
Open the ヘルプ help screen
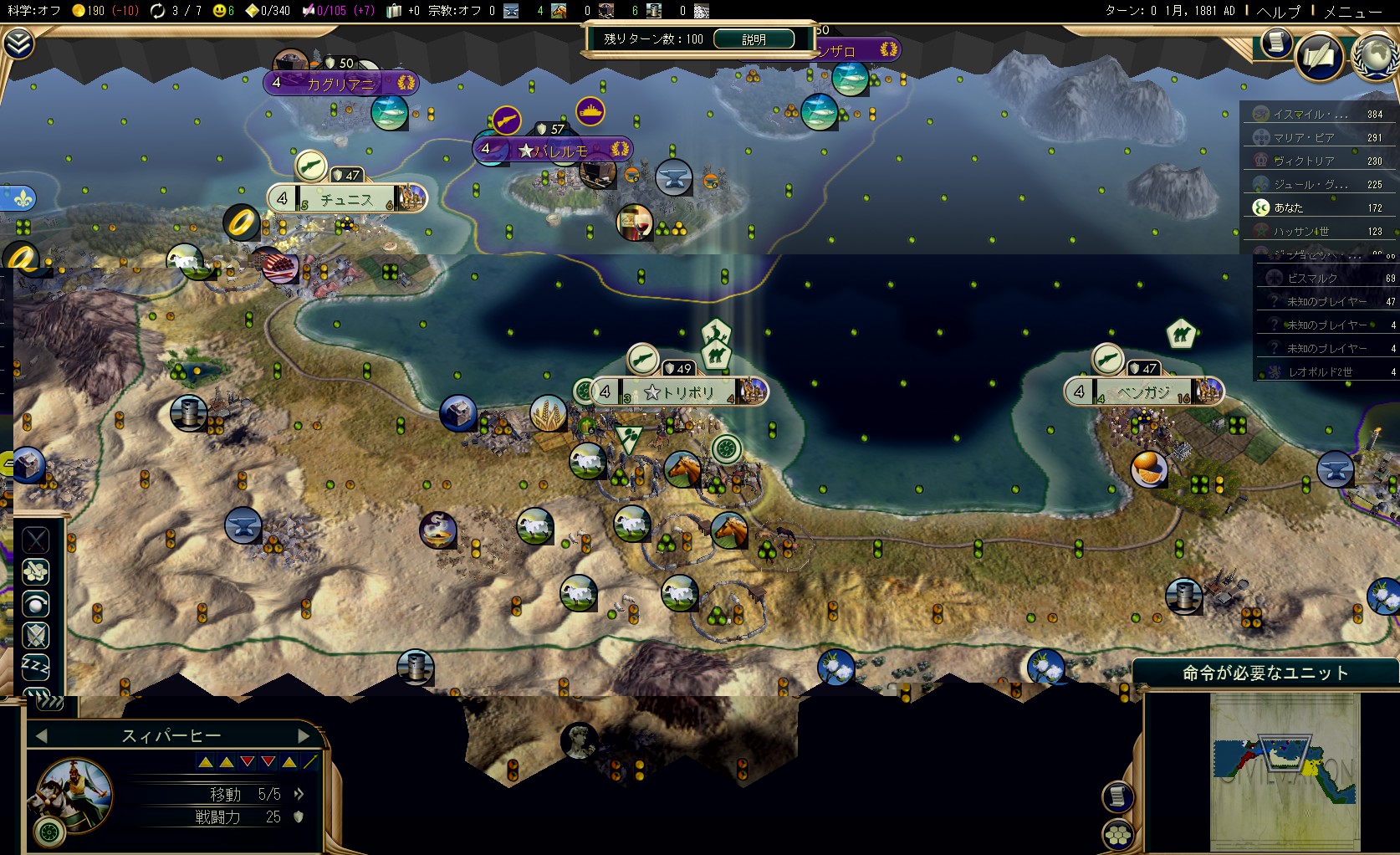1279,11
